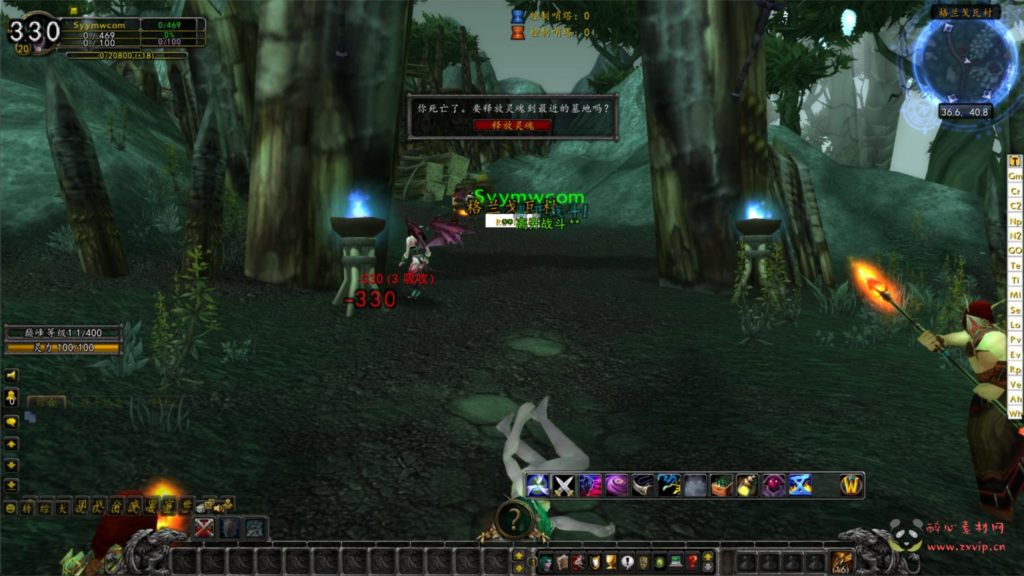Screen dimensions: 1024x576
Task: Open the gold trophy achievements button
Action: click(610, 562)
